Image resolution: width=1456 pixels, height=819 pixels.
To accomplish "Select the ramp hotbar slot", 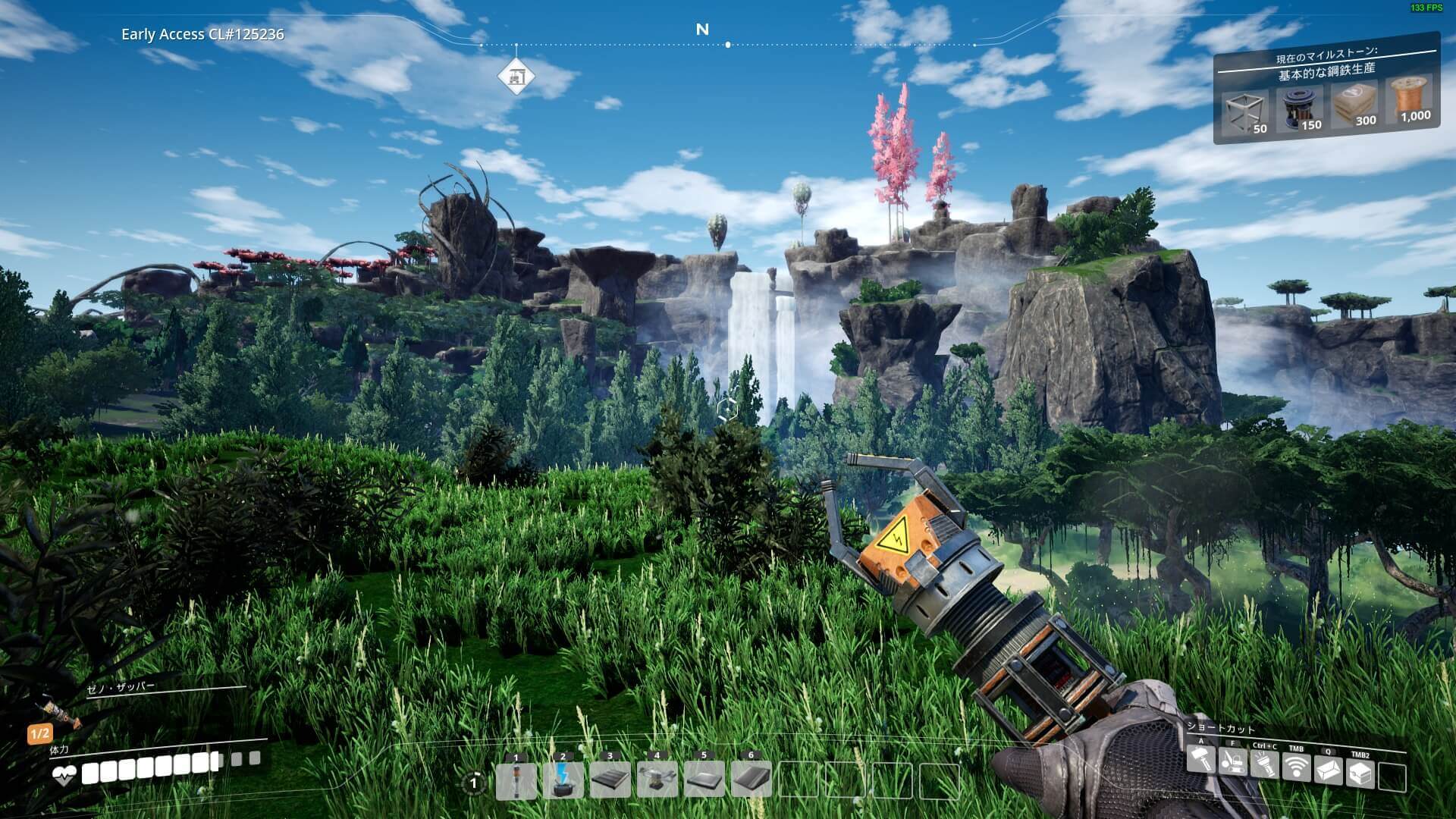I will (751, 781).
